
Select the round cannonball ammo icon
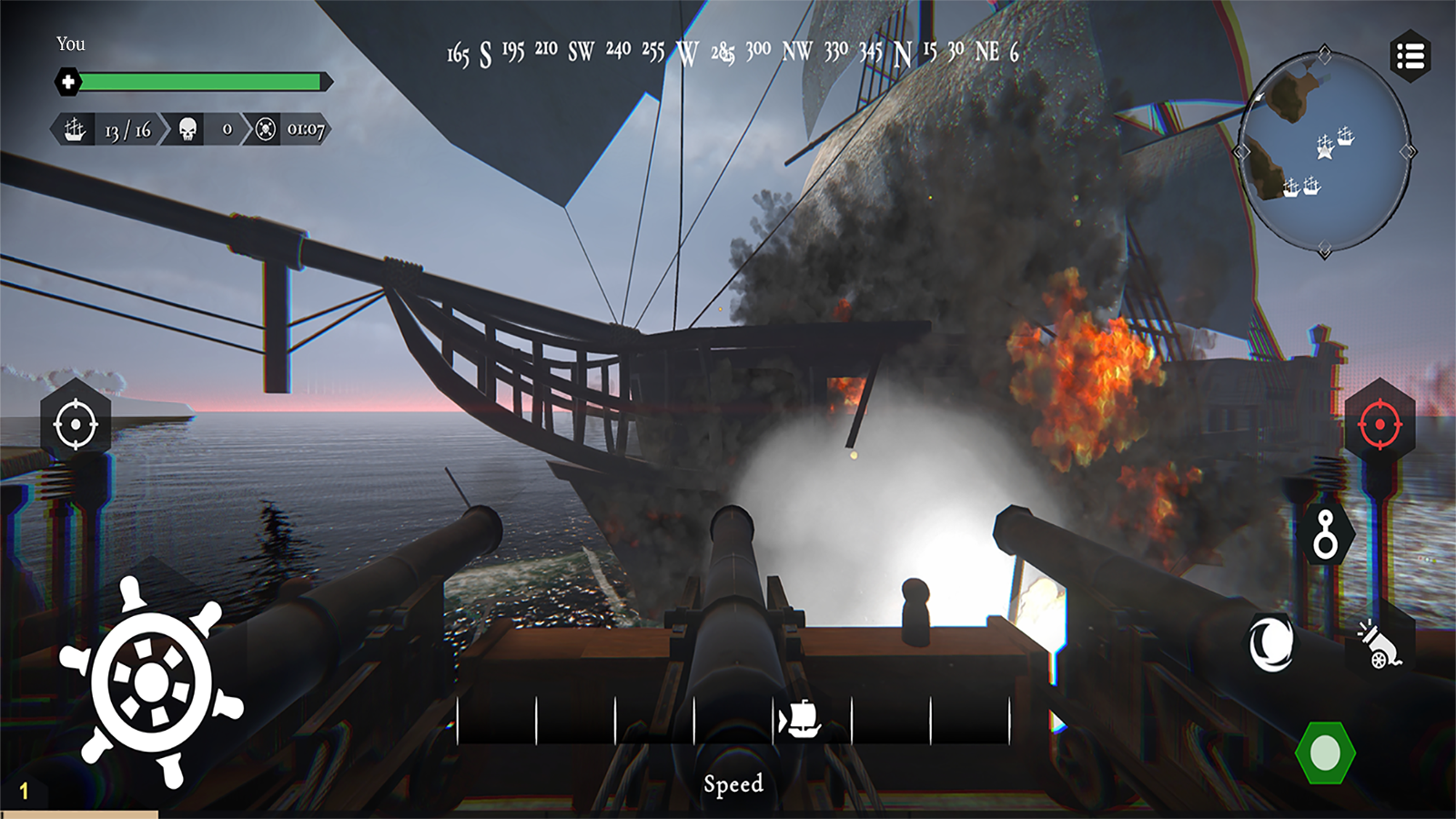point(1271,642)
